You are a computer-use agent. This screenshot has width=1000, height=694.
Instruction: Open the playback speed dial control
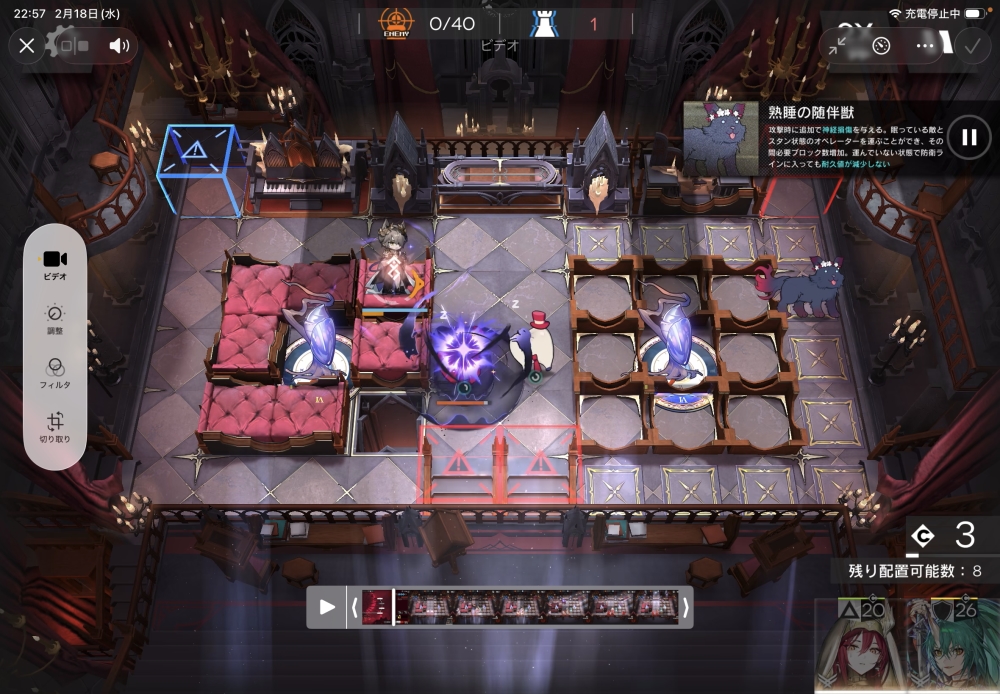click(x=881, y=45)
